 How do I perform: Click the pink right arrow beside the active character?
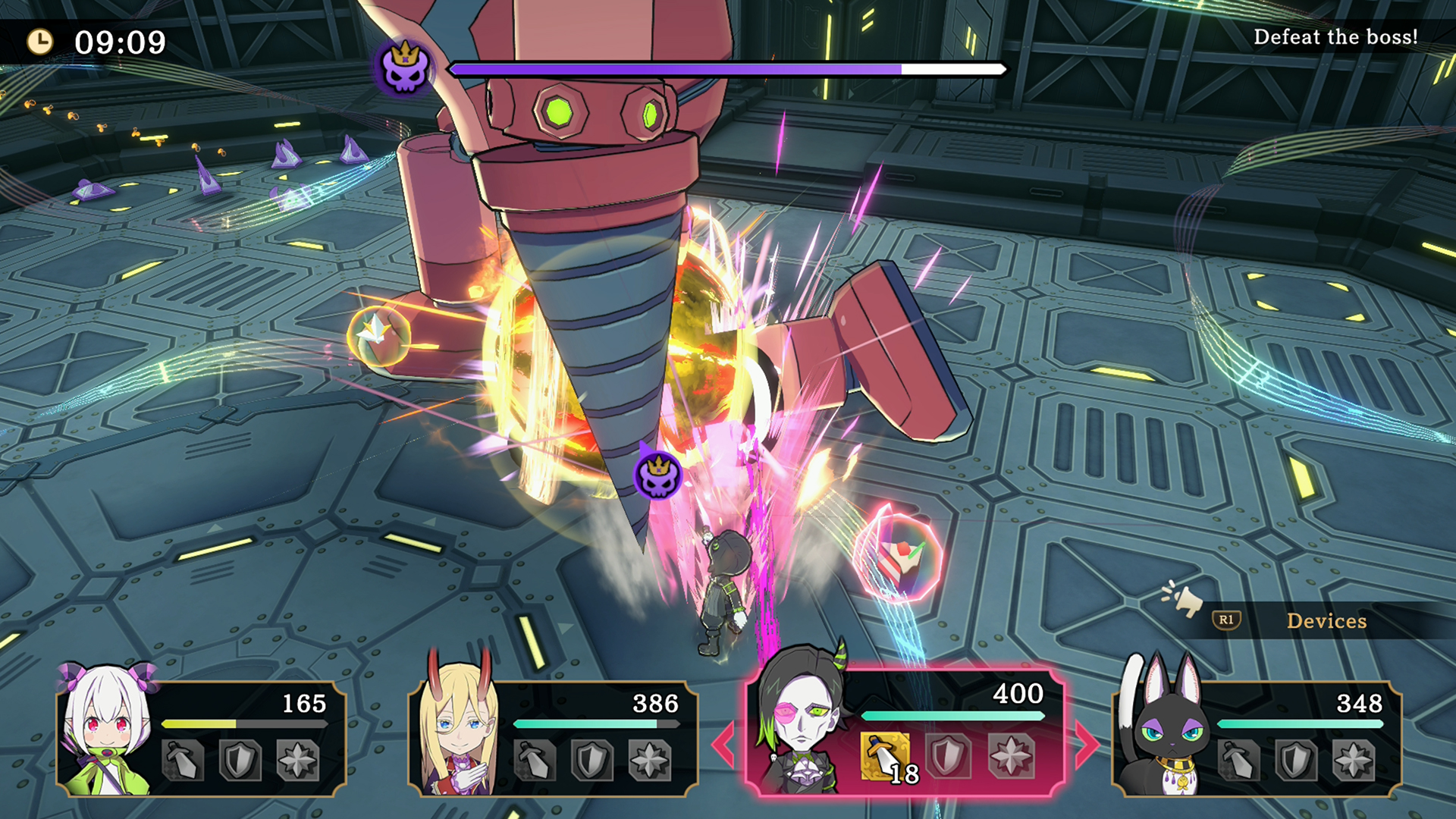pyautogui.click(x=1086, y=745)
